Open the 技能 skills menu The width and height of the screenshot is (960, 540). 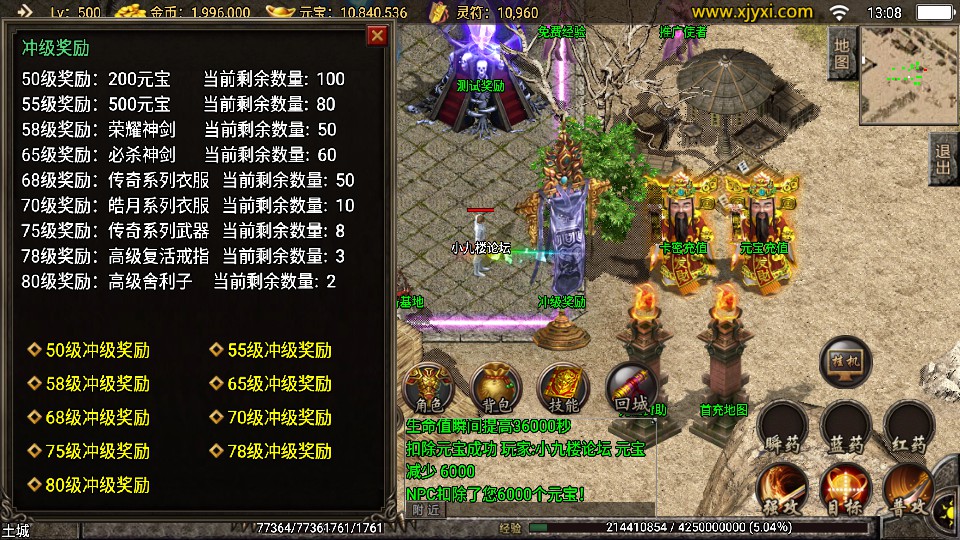pyautogui.click(x=563, y=388)
